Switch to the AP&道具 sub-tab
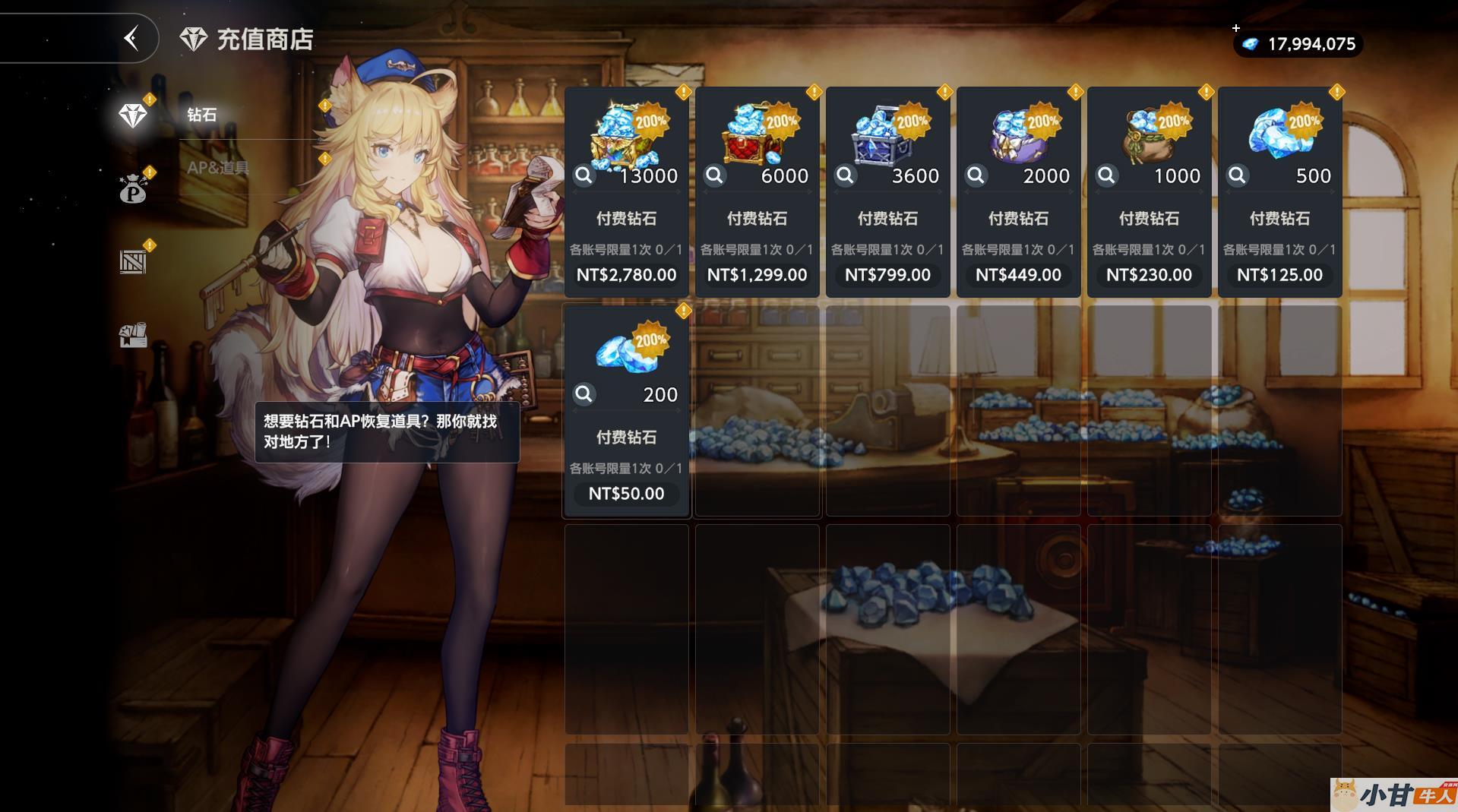This screenshot has width=1458, height=812. click(218, 168)
